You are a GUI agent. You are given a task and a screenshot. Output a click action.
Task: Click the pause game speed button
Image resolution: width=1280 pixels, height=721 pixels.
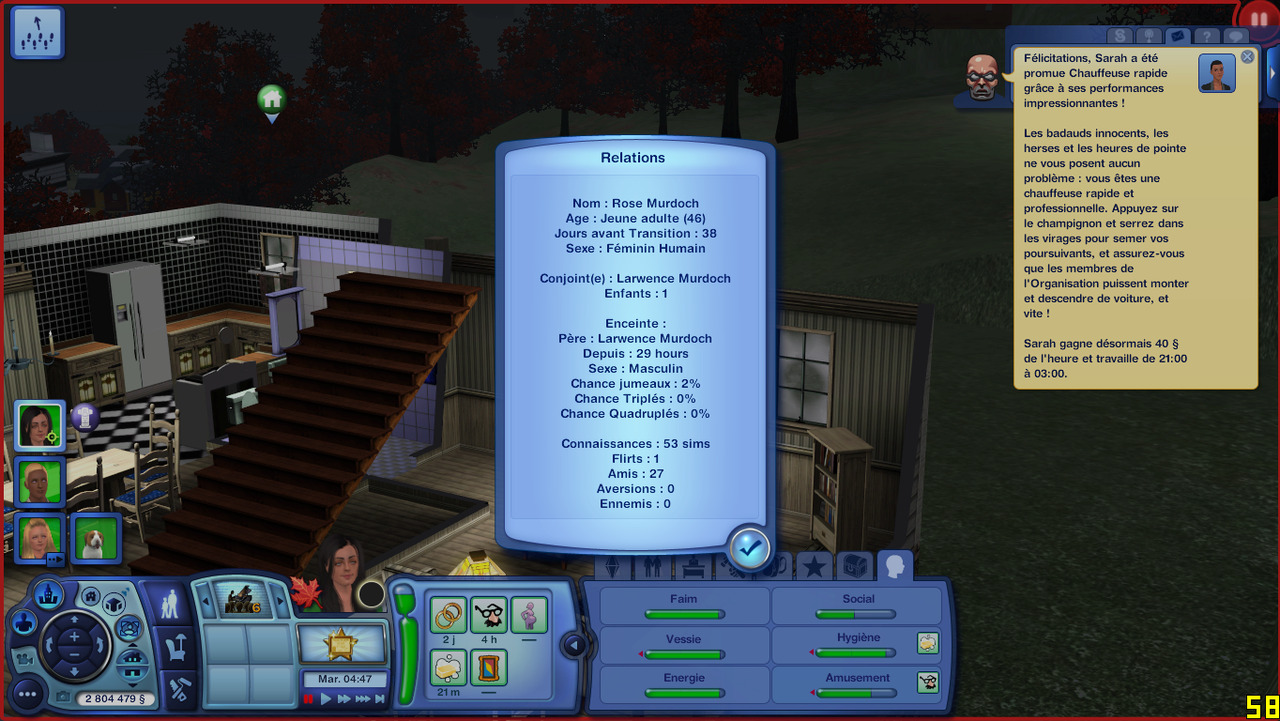coord(309,699)
